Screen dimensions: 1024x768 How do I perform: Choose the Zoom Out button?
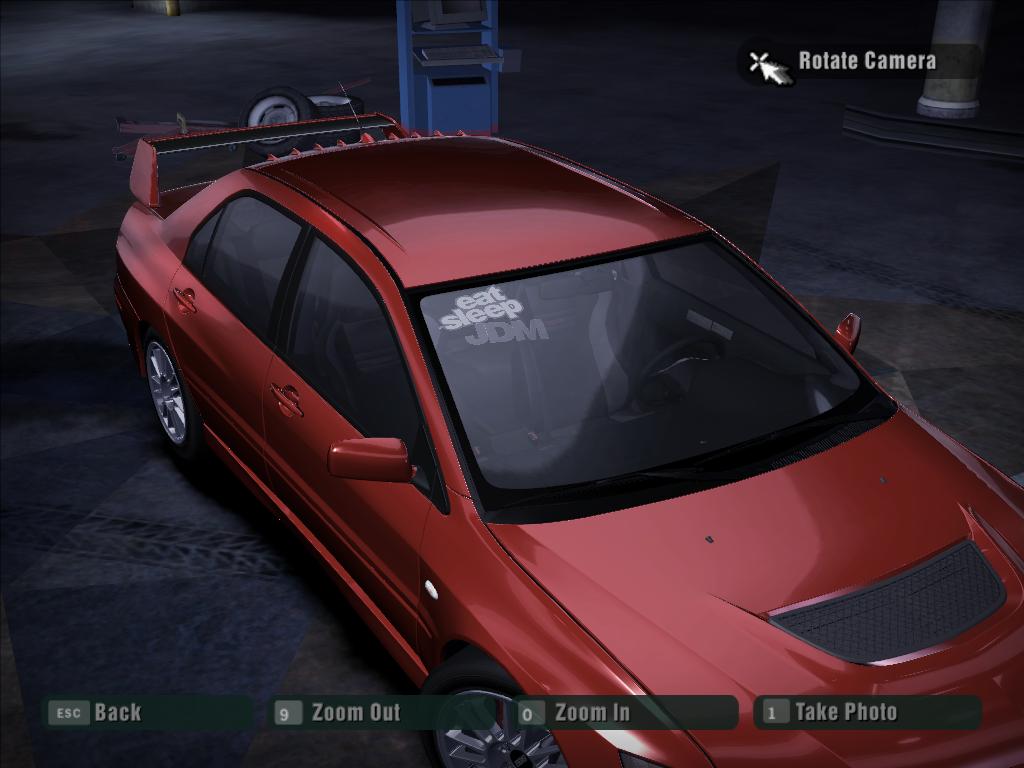tap(354, 713)
